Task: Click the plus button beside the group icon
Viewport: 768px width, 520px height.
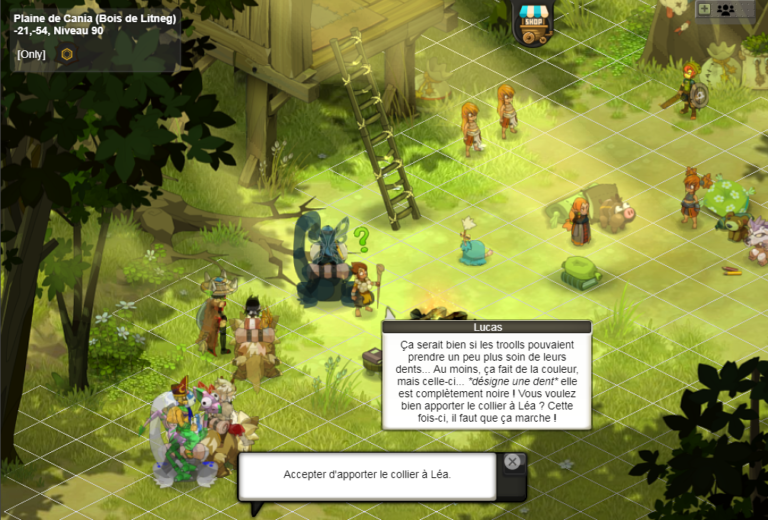Action: [x=703, y=9]
